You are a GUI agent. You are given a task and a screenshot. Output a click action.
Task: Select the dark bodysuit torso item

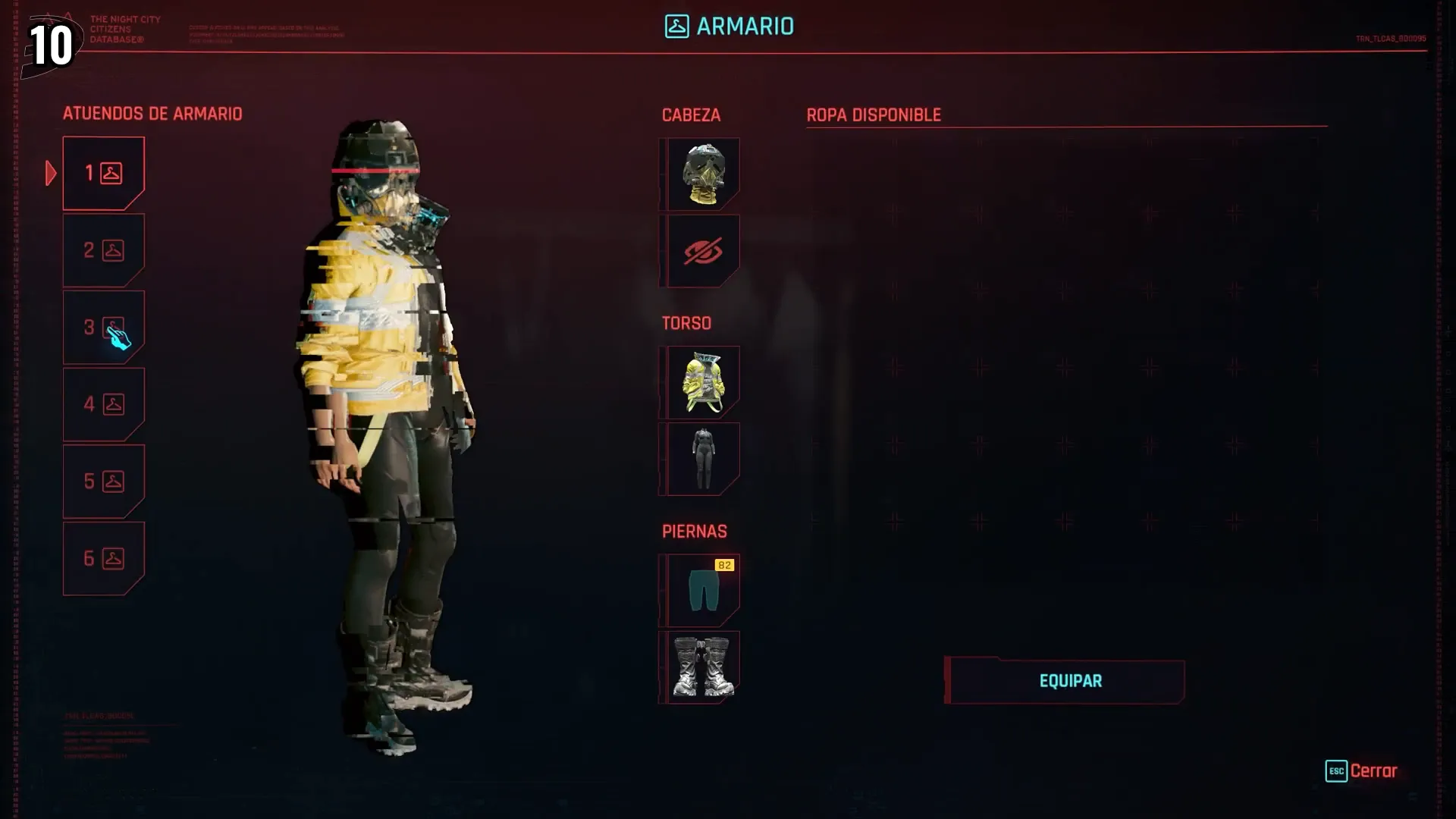pos(701,458)
